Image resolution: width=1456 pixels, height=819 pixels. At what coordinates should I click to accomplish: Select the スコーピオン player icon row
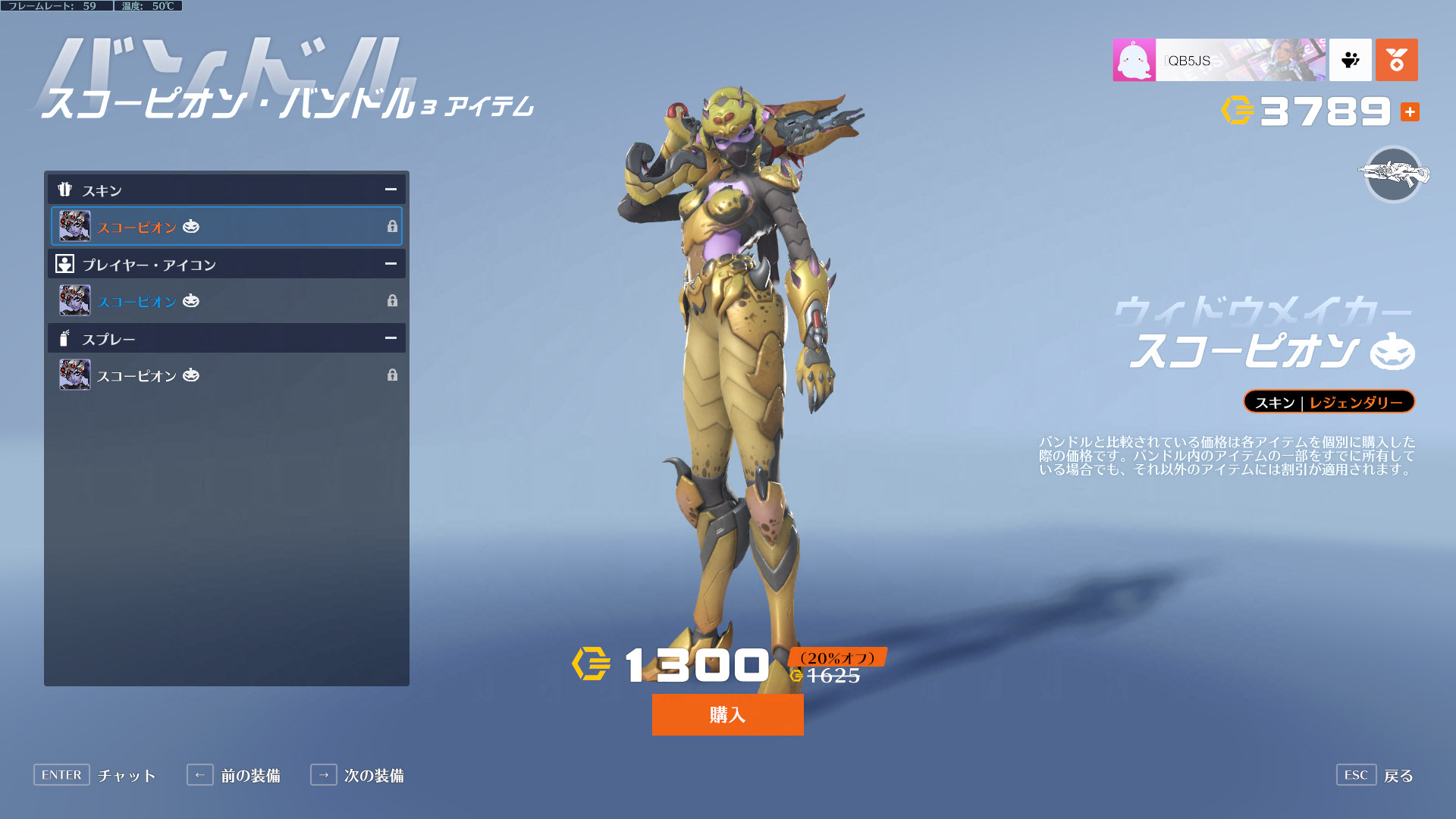coord(226,300)
